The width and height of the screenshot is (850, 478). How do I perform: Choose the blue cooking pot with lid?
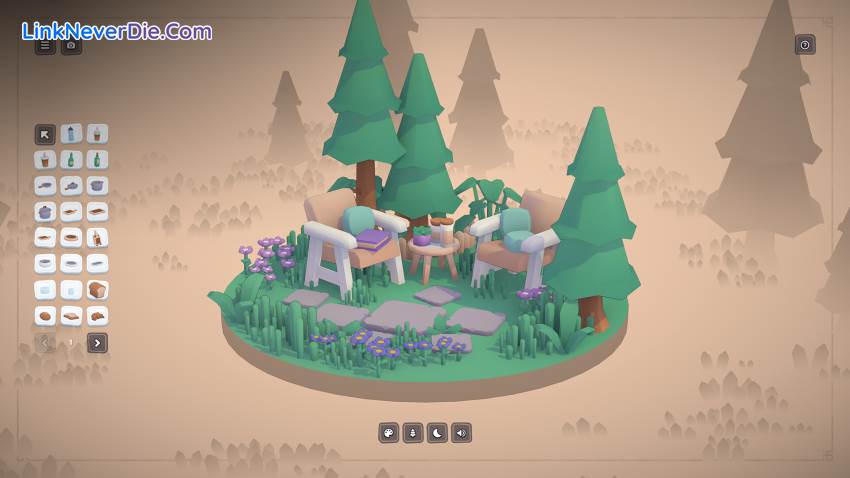45,212
